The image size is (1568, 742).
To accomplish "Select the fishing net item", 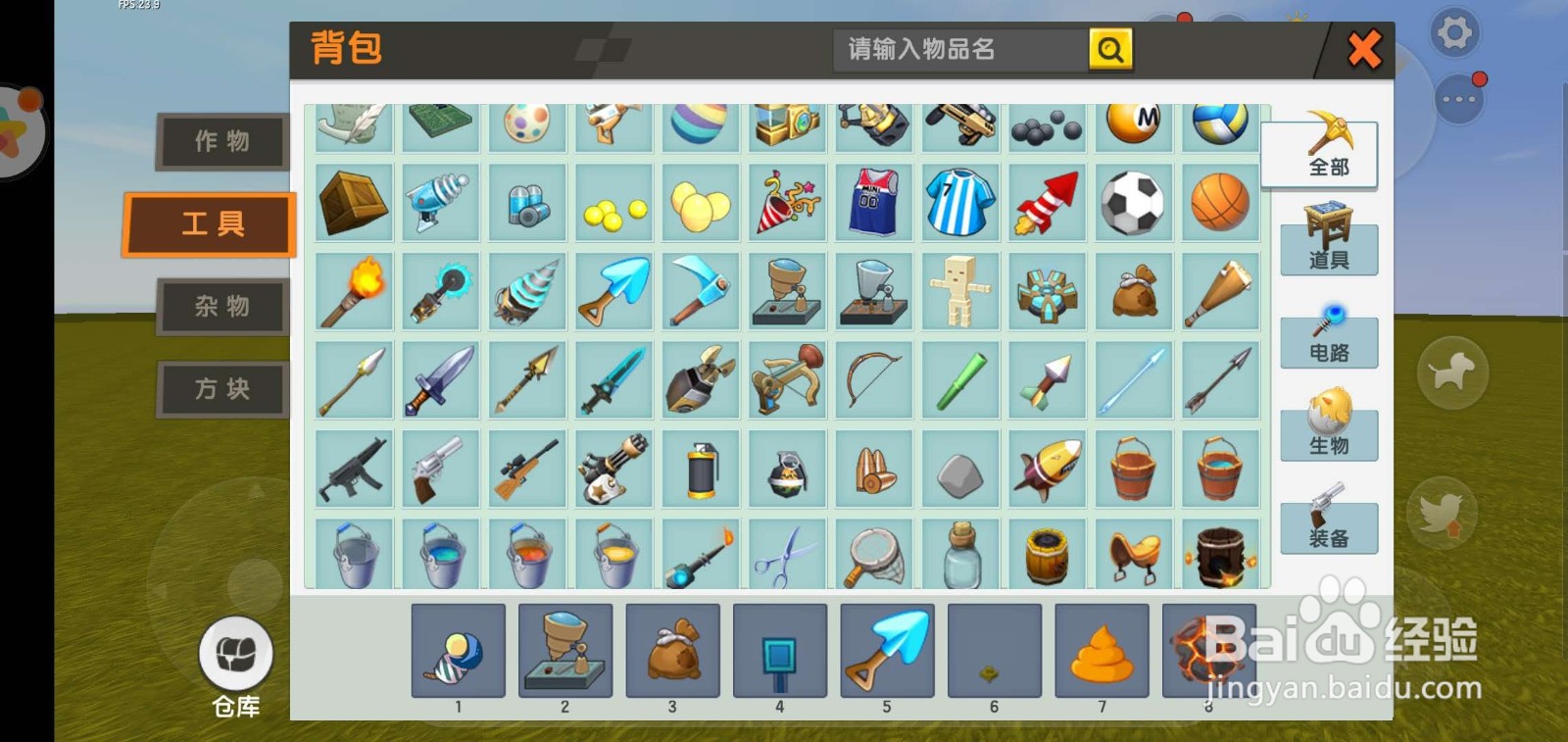I will (873, 554).
